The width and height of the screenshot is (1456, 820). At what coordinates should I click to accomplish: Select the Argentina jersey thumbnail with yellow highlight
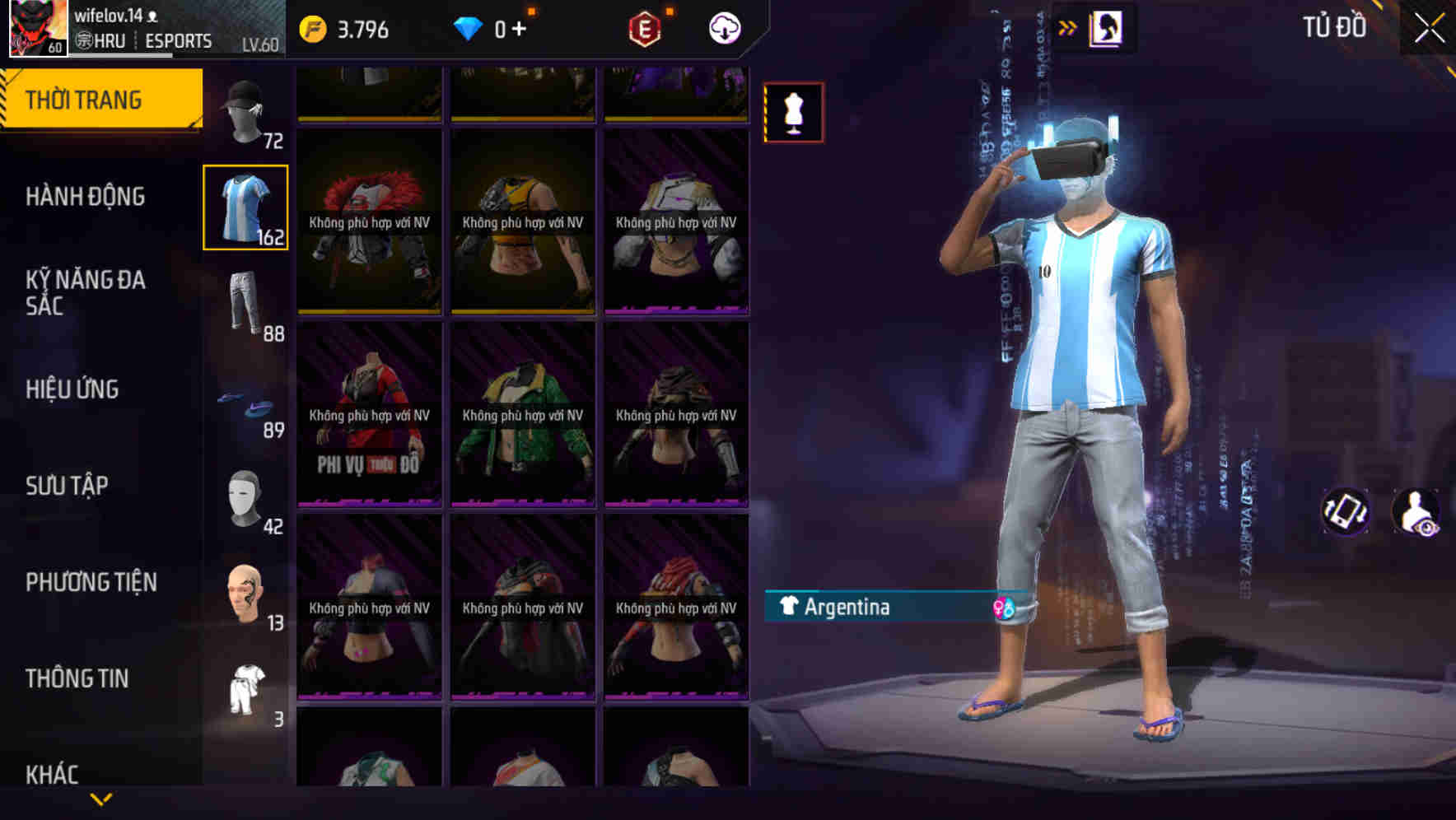[x=245, y=207]
